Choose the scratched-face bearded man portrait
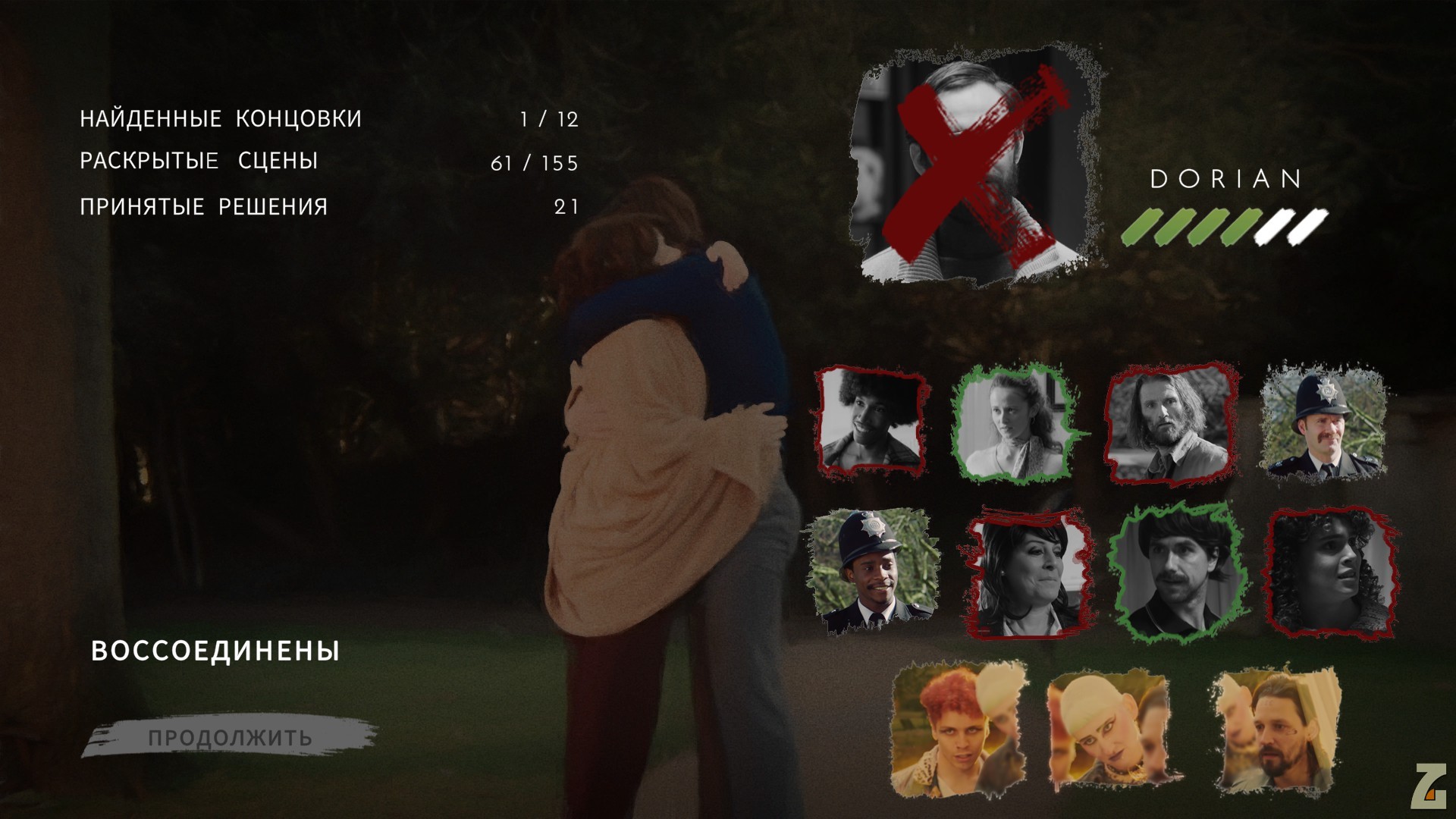1456x819 pixels. (x=1276, y=730)
